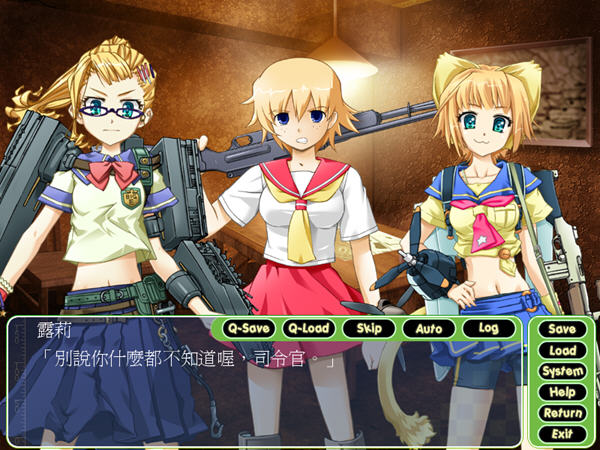The image size is (600, 450).
Task: Enable Auto text advance
Action: pyautogui.click(x=428, y=328)
